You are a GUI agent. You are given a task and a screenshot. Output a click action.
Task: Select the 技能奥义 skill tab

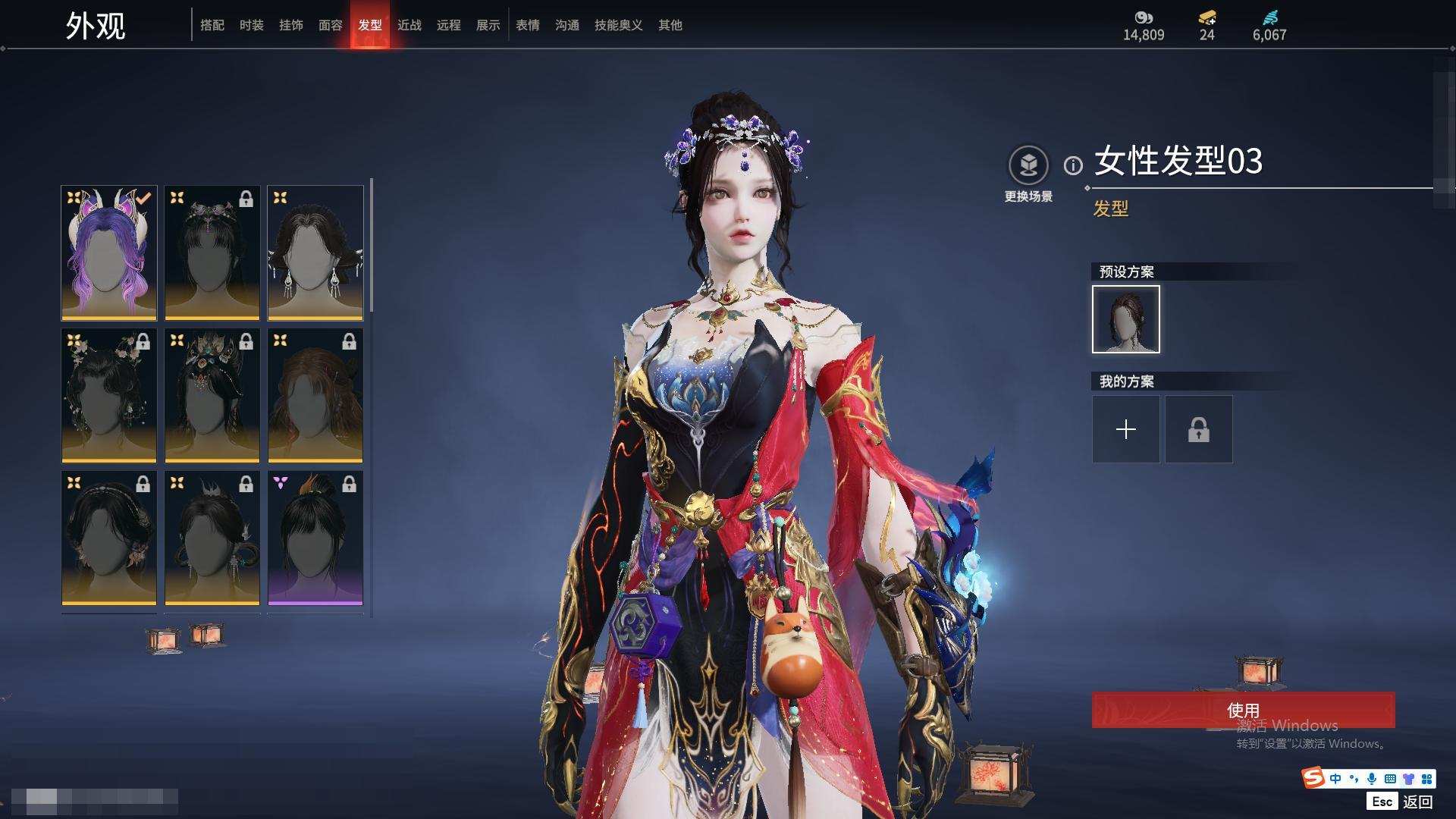[619, 25]
